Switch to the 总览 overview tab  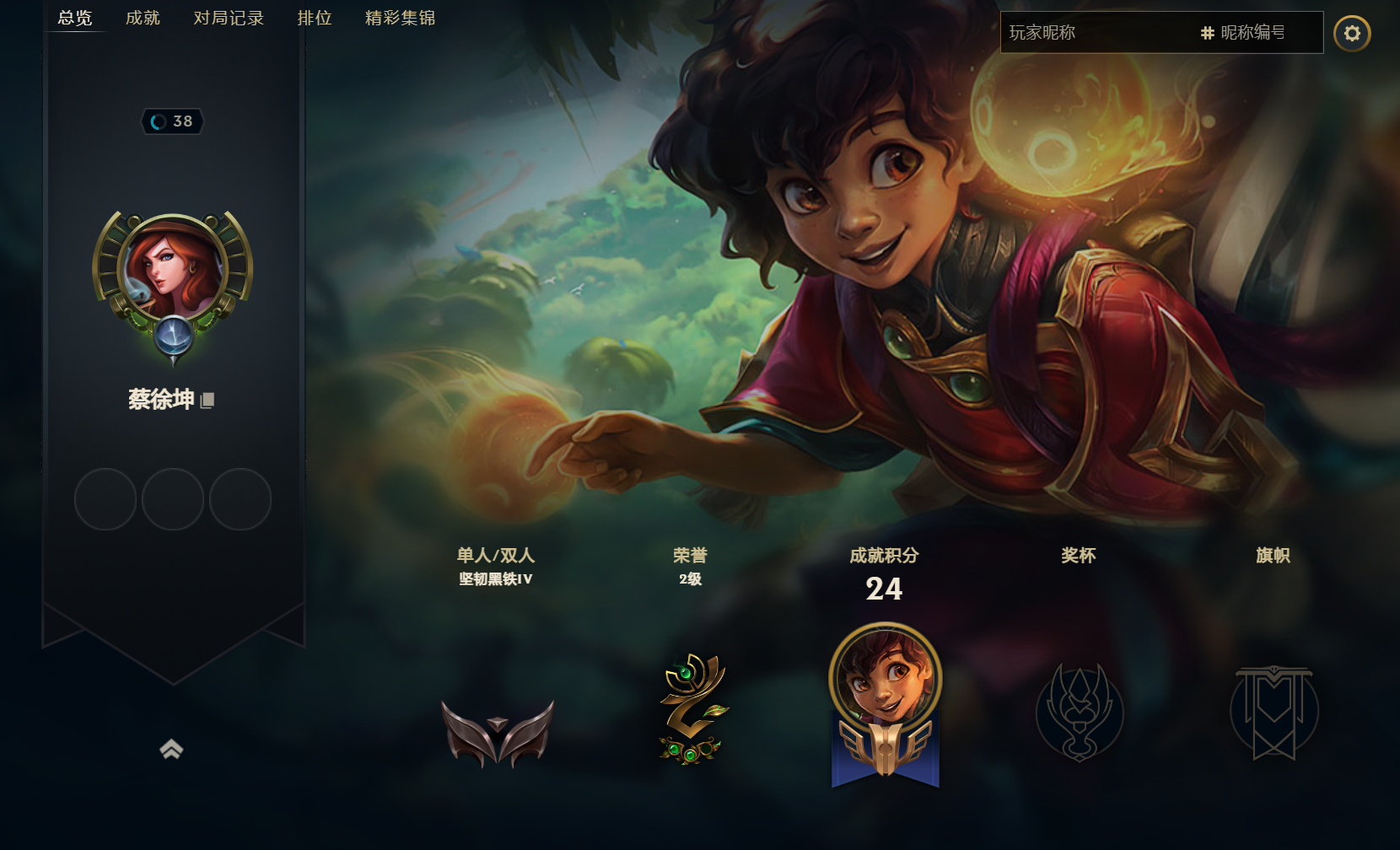[75, 18]
